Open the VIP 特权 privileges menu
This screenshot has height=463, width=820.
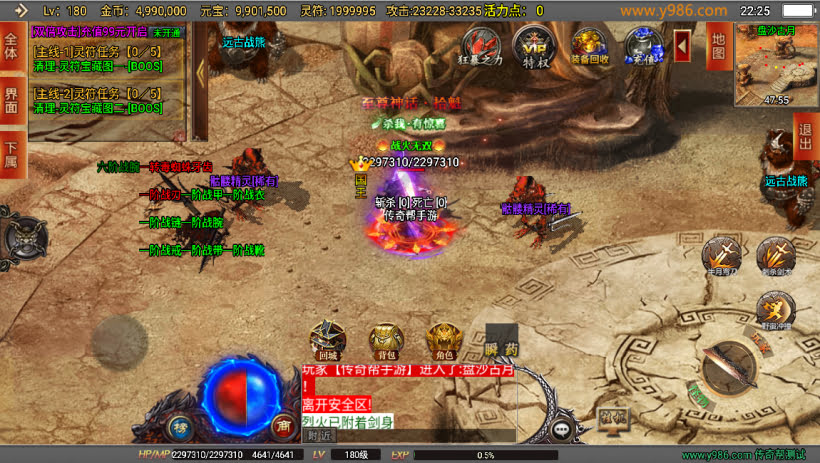click(532, 46)
